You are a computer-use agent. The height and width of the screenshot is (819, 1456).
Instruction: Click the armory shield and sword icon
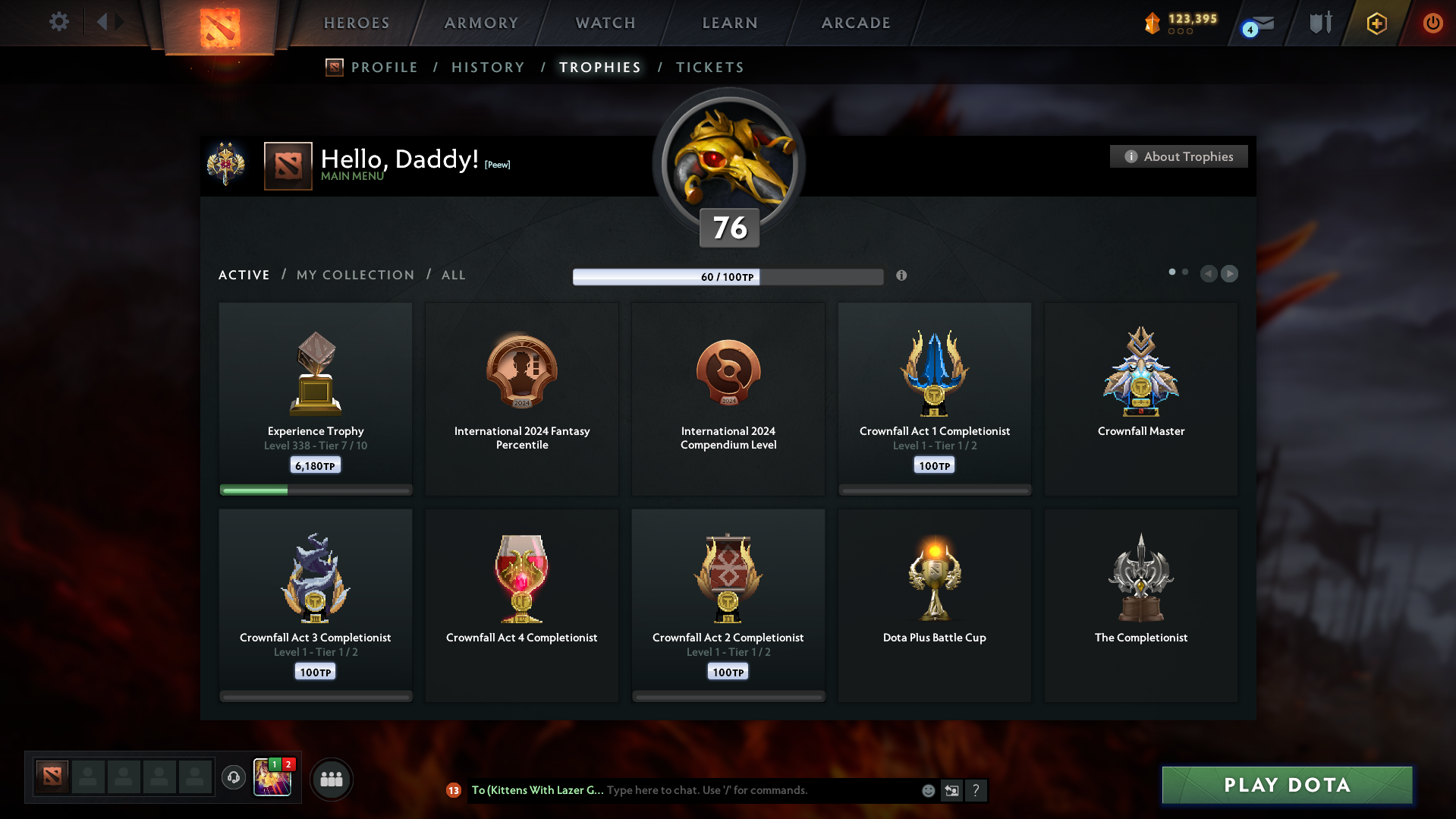tap(1319, 23)
